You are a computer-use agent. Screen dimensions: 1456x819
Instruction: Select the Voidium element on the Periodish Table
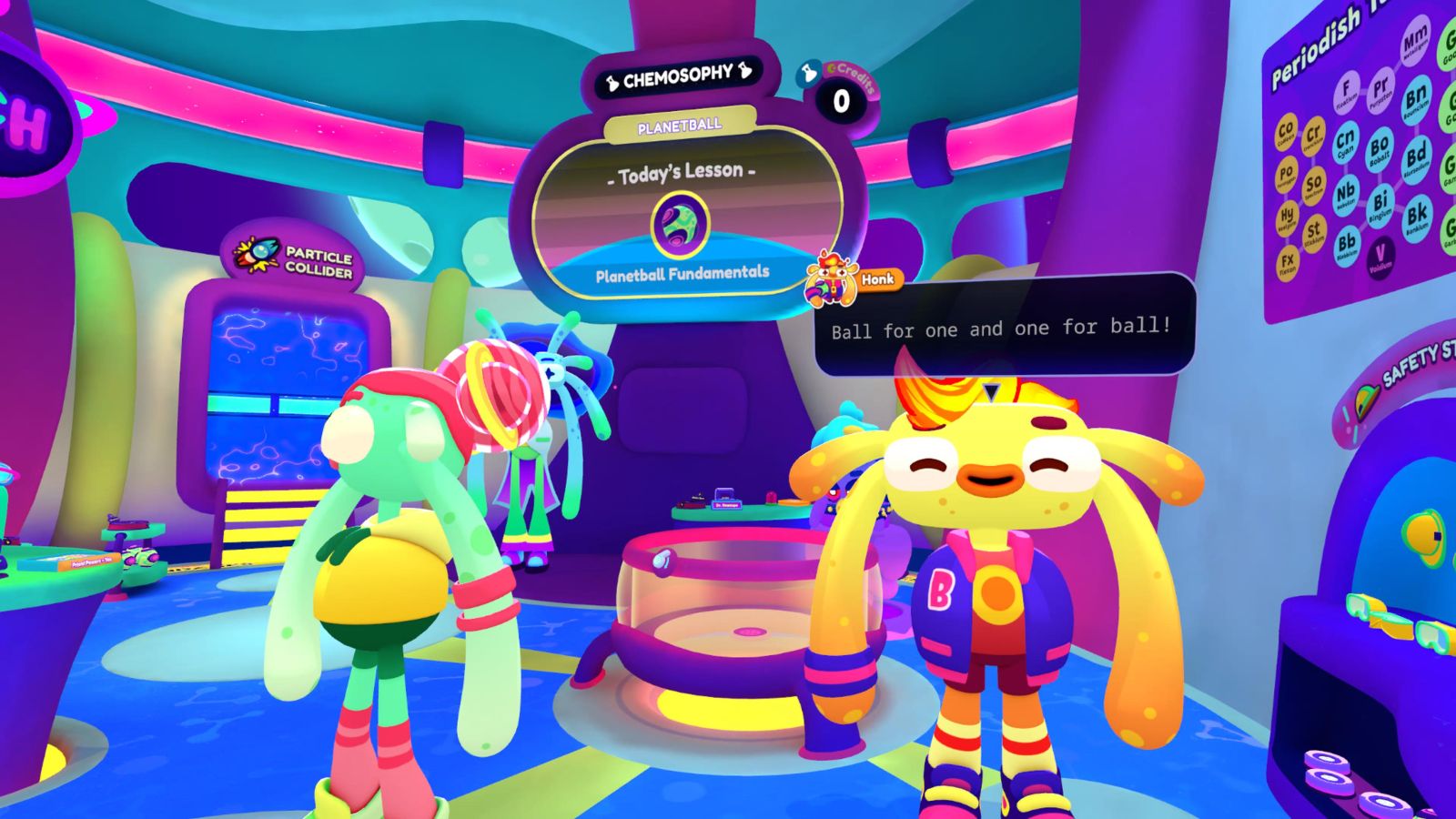point(1380,256)
